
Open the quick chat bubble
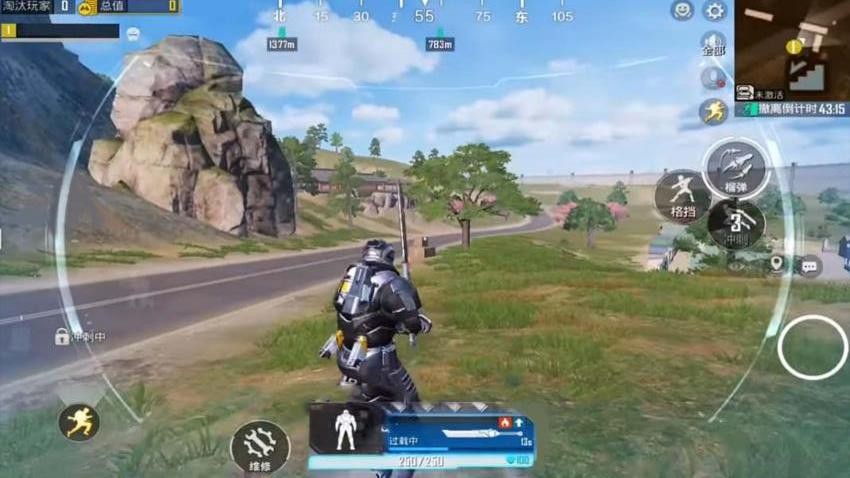click(x=809, y=265)
